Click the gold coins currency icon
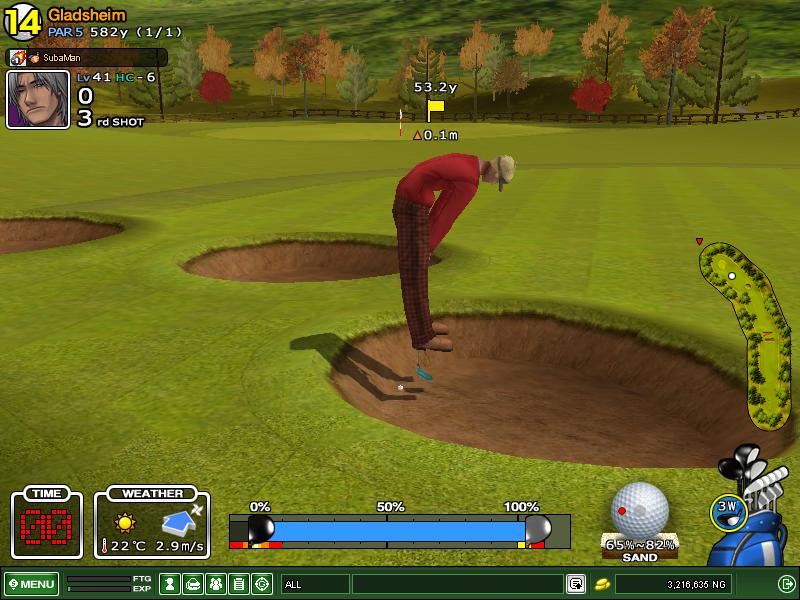Image resolution: width=800 pixels, height=600 pixels. pos(603,583)
